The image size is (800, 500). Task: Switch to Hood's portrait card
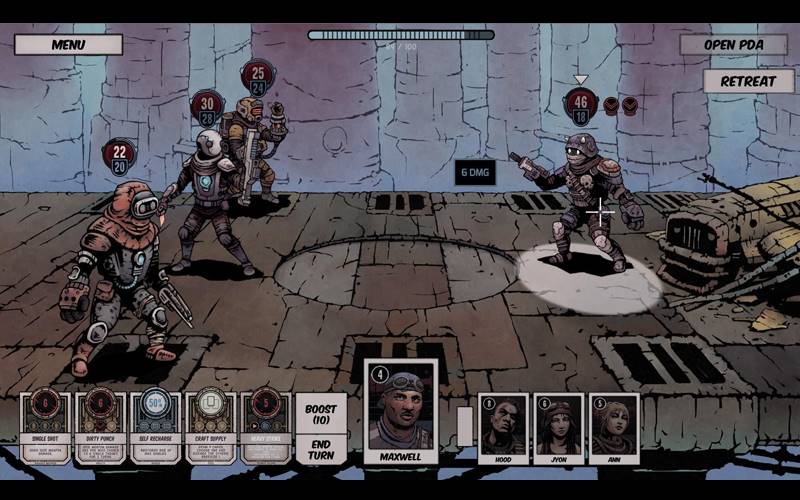[504, 428]
